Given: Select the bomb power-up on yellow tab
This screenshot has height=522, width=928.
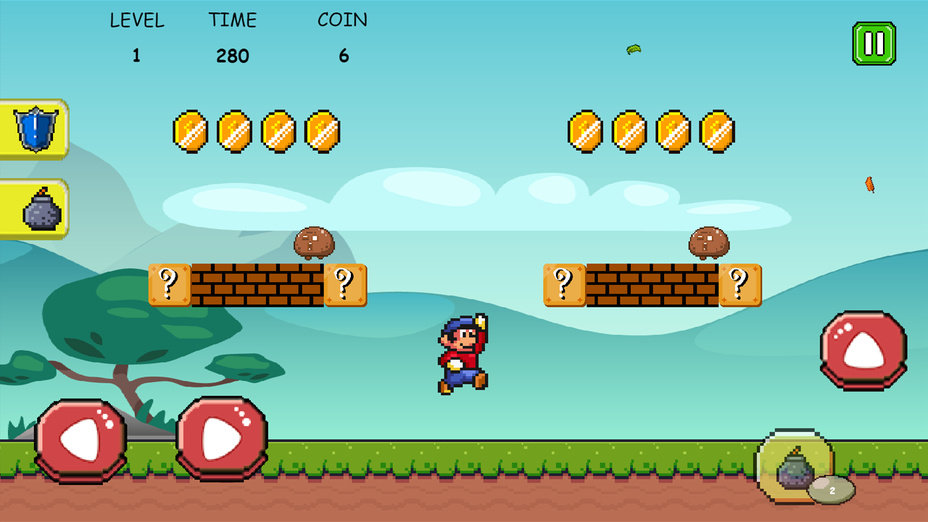Looking at the screenshot, I should tap(36, 210).
